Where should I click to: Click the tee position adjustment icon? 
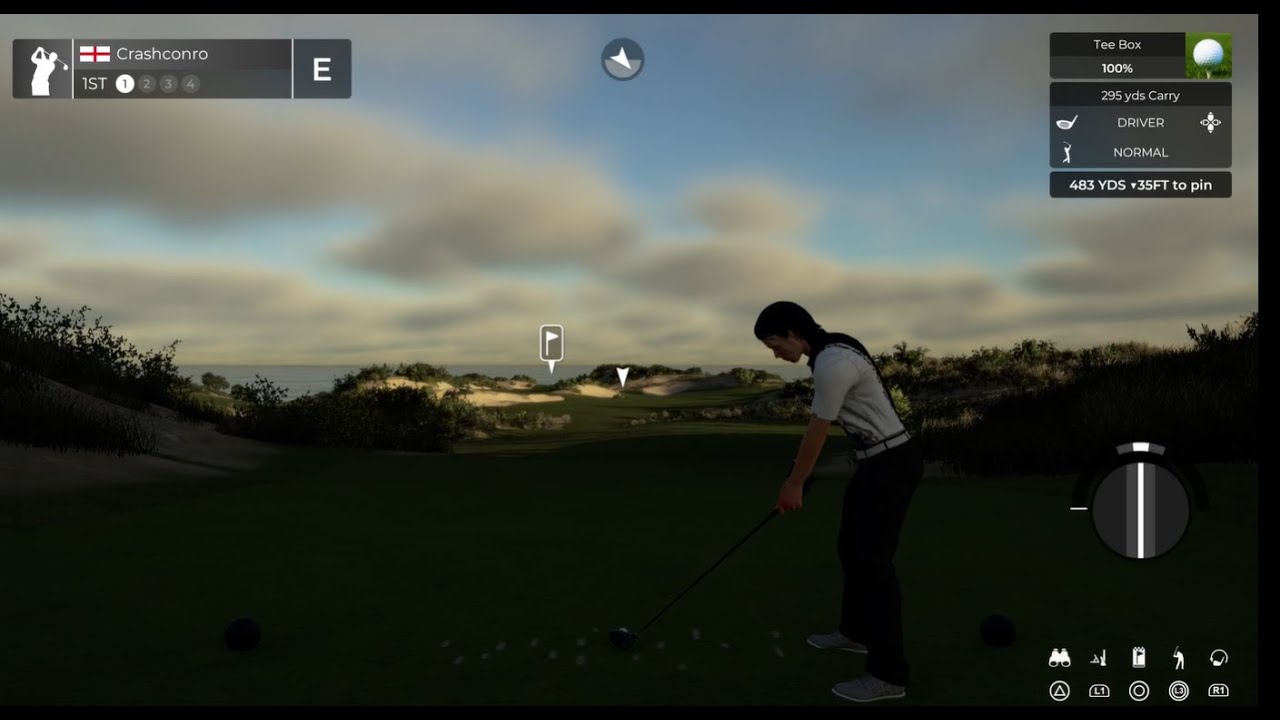coord(1099,658)
